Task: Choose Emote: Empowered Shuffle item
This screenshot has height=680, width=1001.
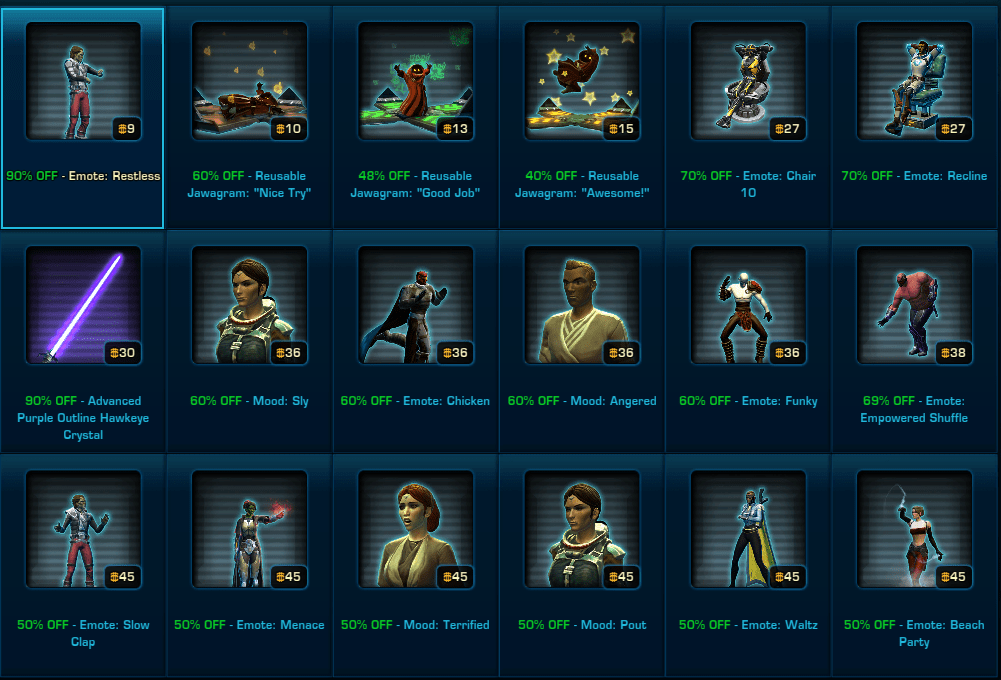Action: click(x=915, y=305)
